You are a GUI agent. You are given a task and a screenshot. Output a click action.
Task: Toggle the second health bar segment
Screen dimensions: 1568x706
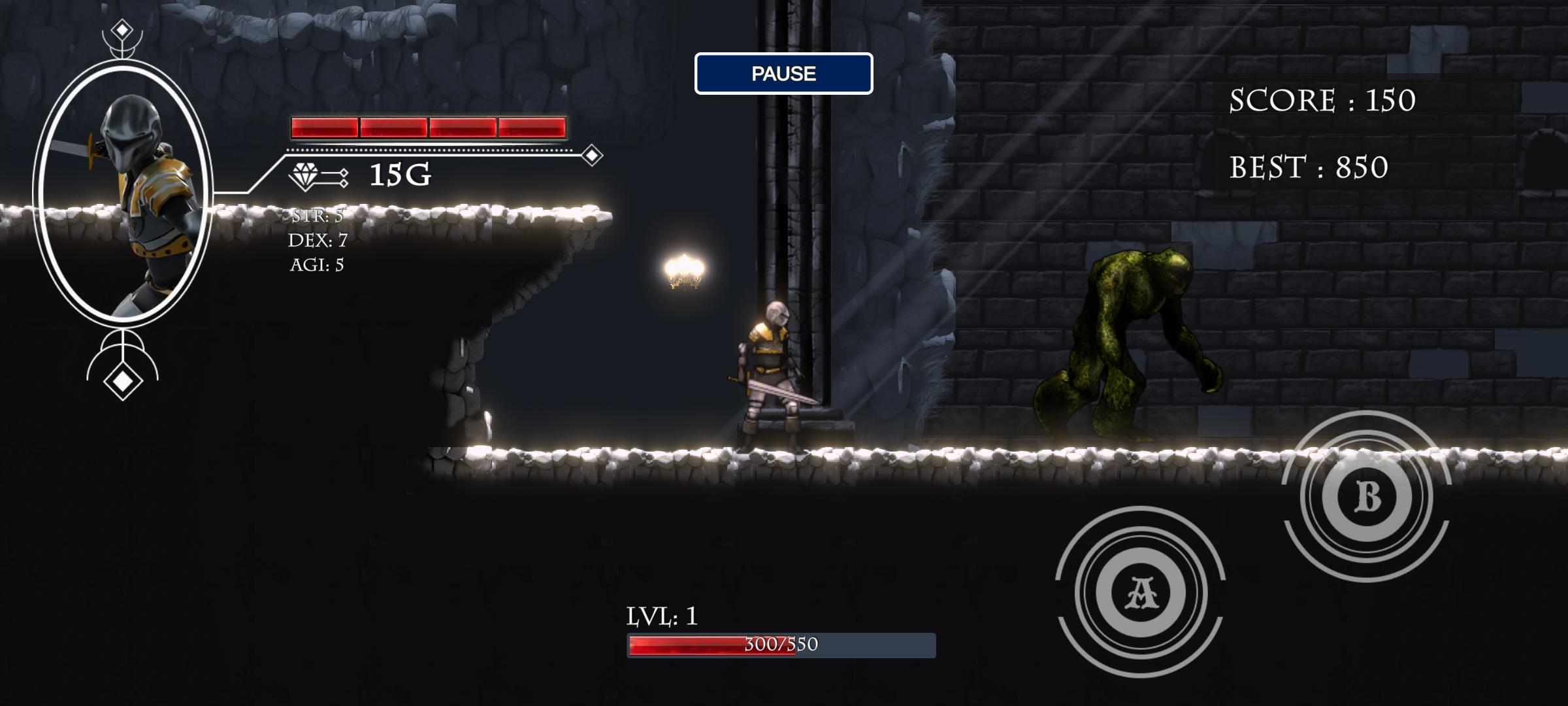pos(392,126)
